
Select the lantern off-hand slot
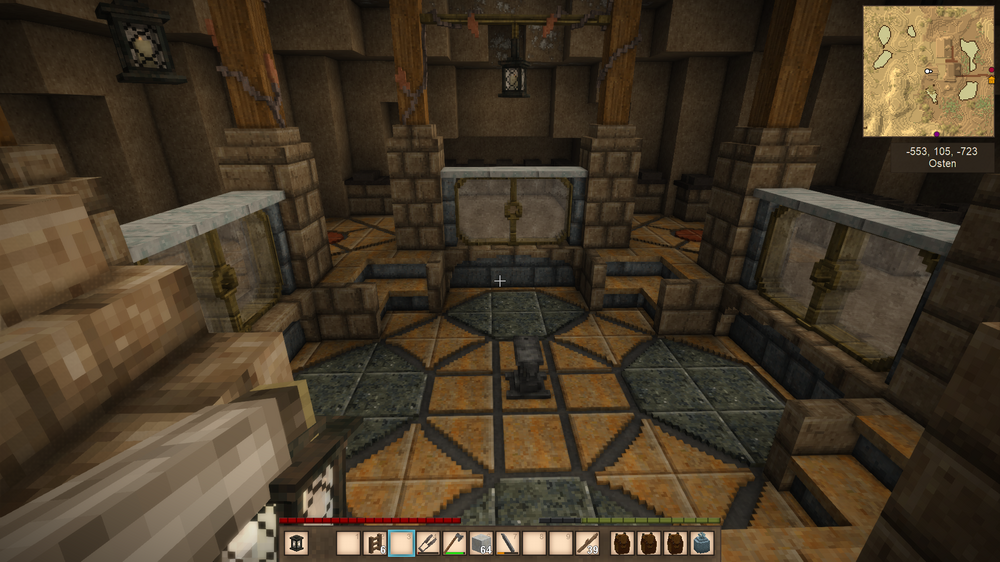(x=297, y=543)
